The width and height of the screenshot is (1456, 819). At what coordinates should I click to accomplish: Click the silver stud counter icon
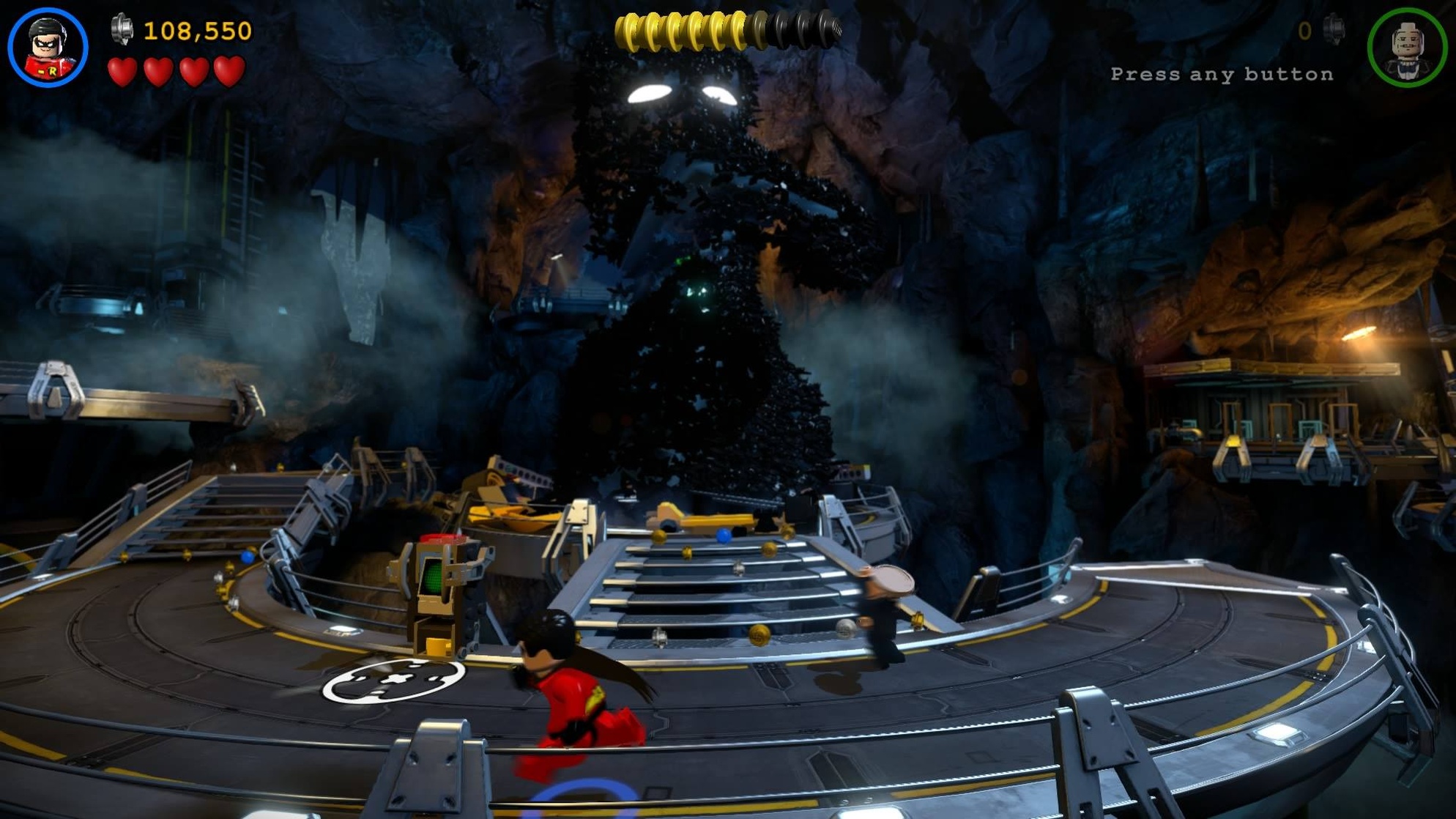point(123,29)
